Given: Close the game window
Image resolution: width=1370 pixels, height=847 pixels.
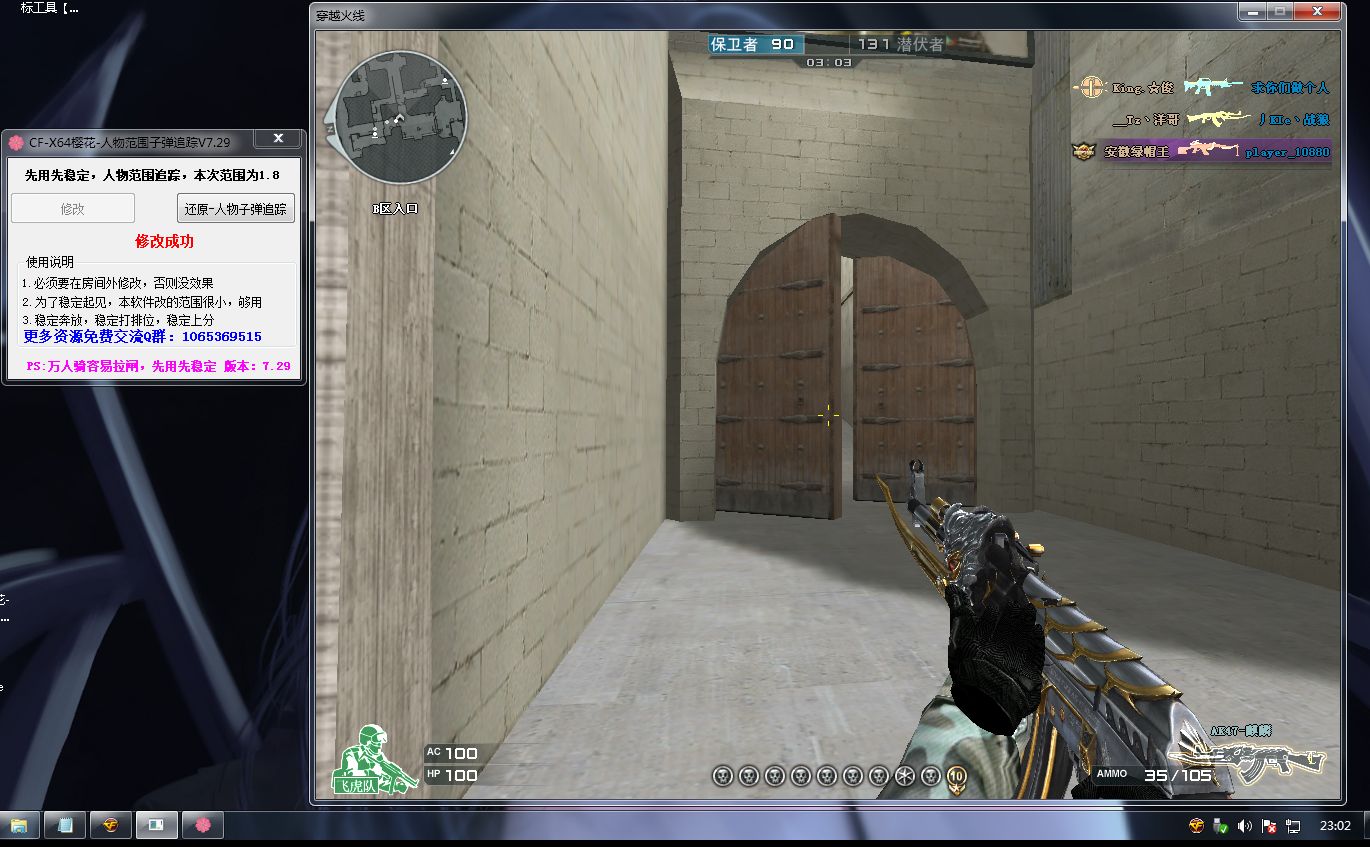Looking at the screenshot, I should click(1319, 12).
